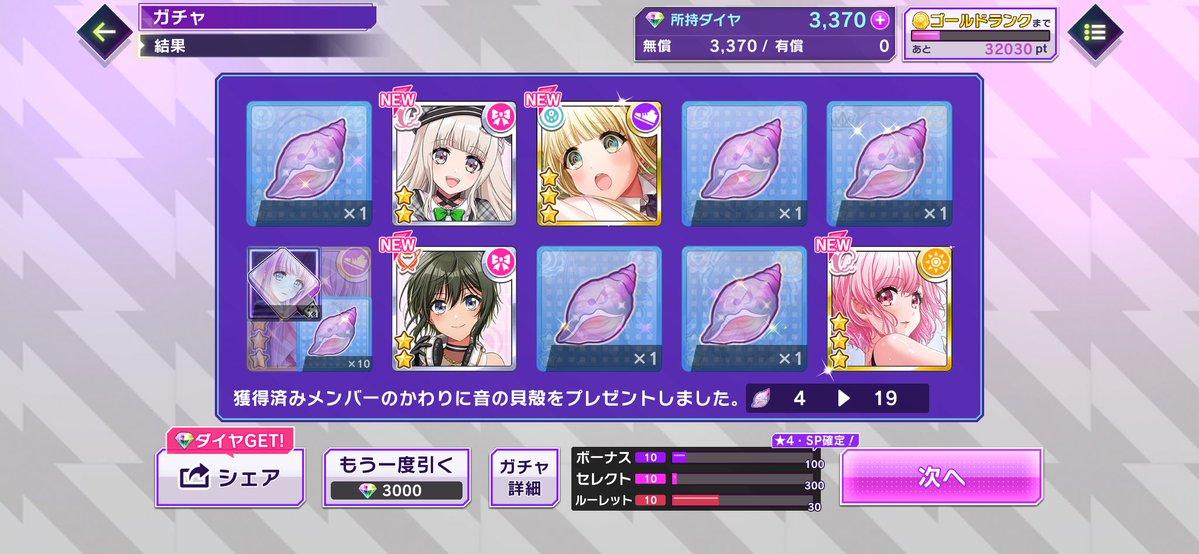Open the list menu icon

[x=1095, y=32]
